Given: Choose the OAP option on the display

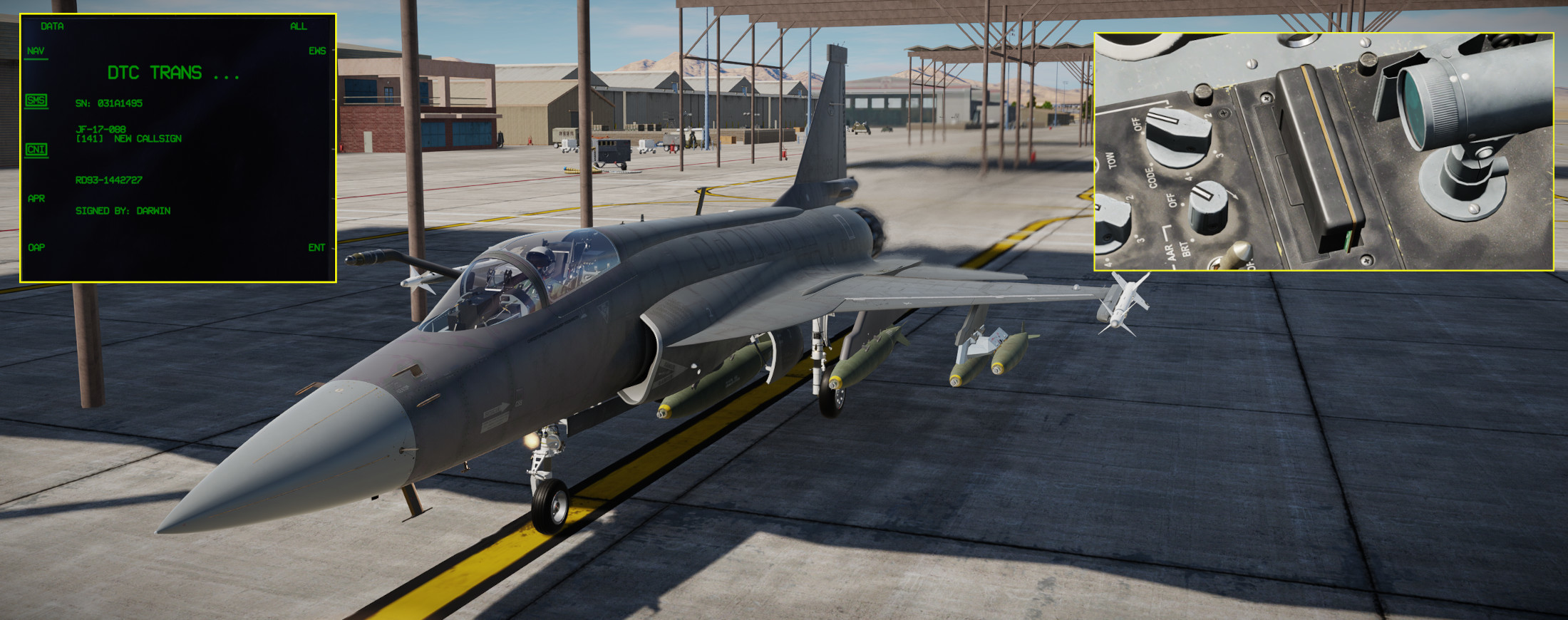Looking at the screenshot, I should click(36, 248).
